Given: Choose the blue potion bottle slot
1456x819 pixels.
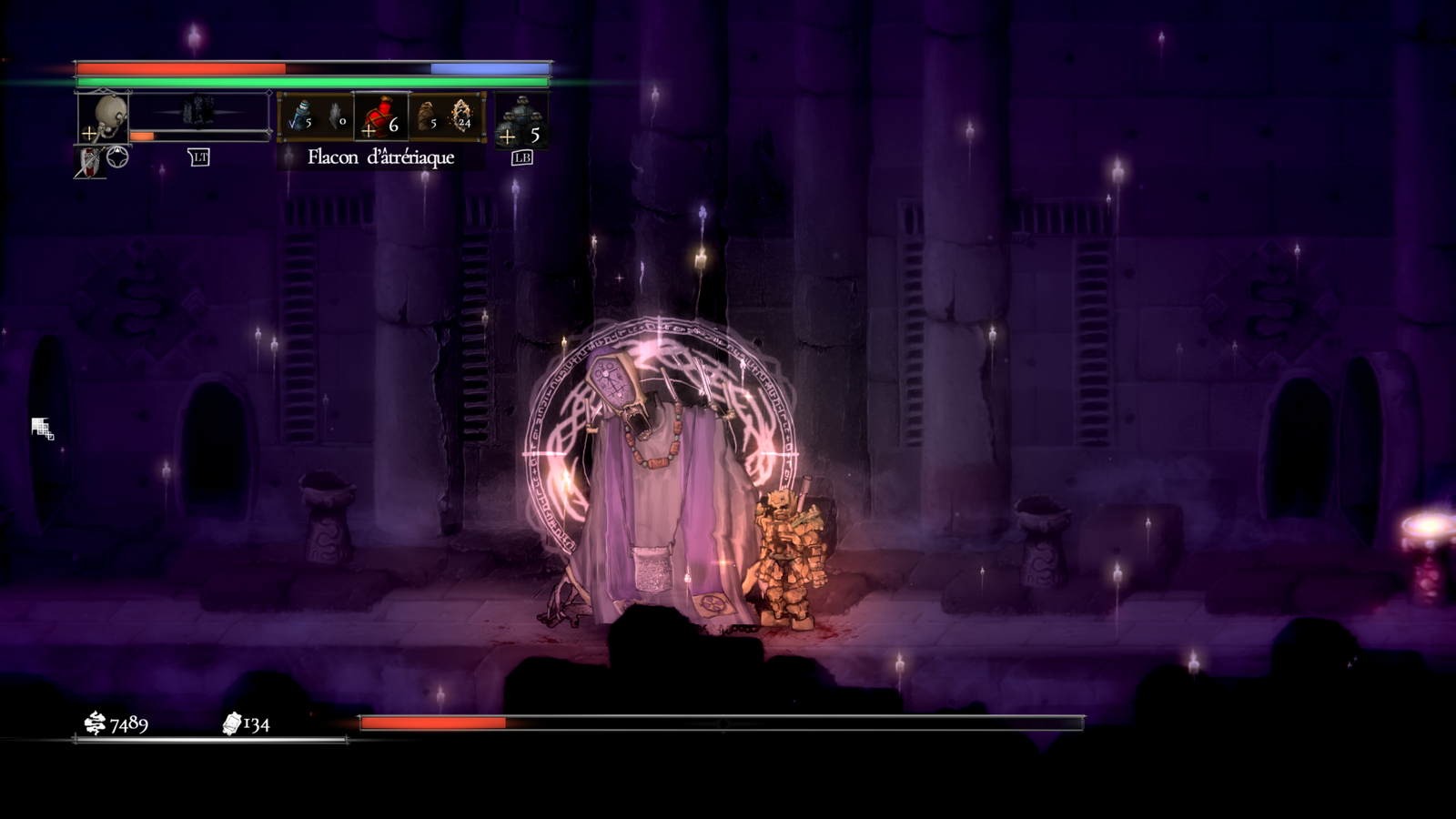Looking at the screenshot, I should pos(300,116).
